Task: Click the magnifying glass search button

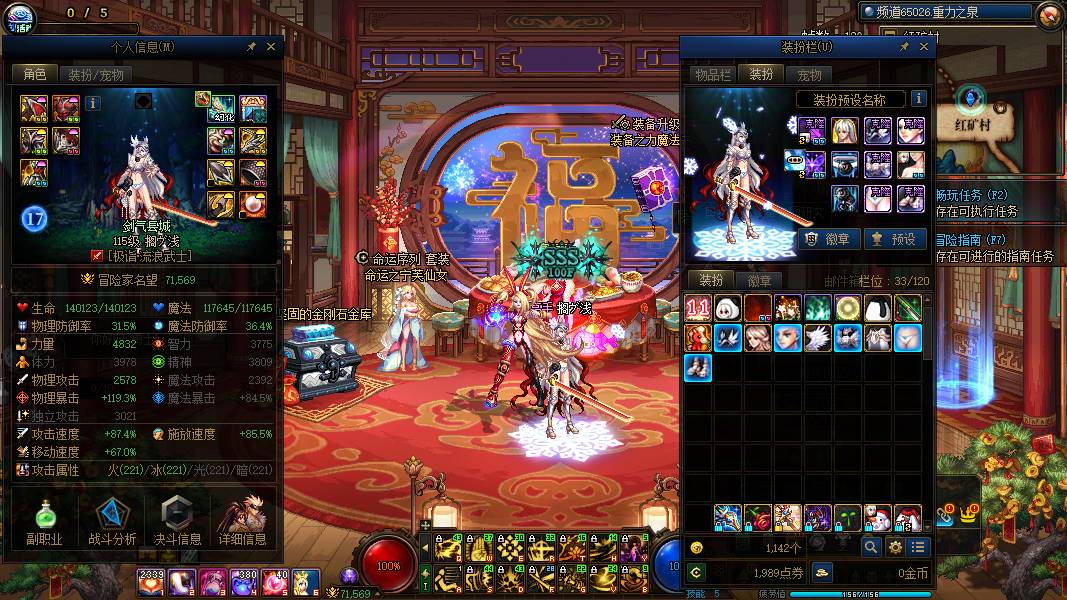Action: click(871, 547)
